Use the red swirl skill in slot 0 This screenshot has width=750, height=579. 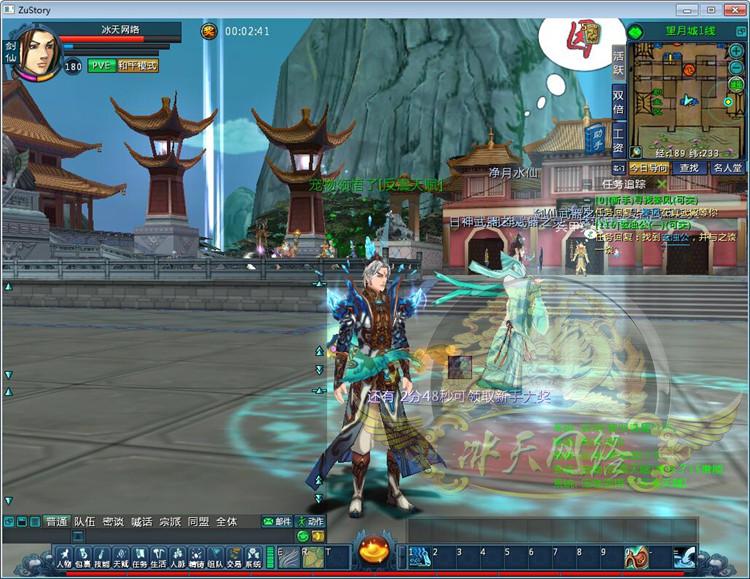click(x=635, y=557)
